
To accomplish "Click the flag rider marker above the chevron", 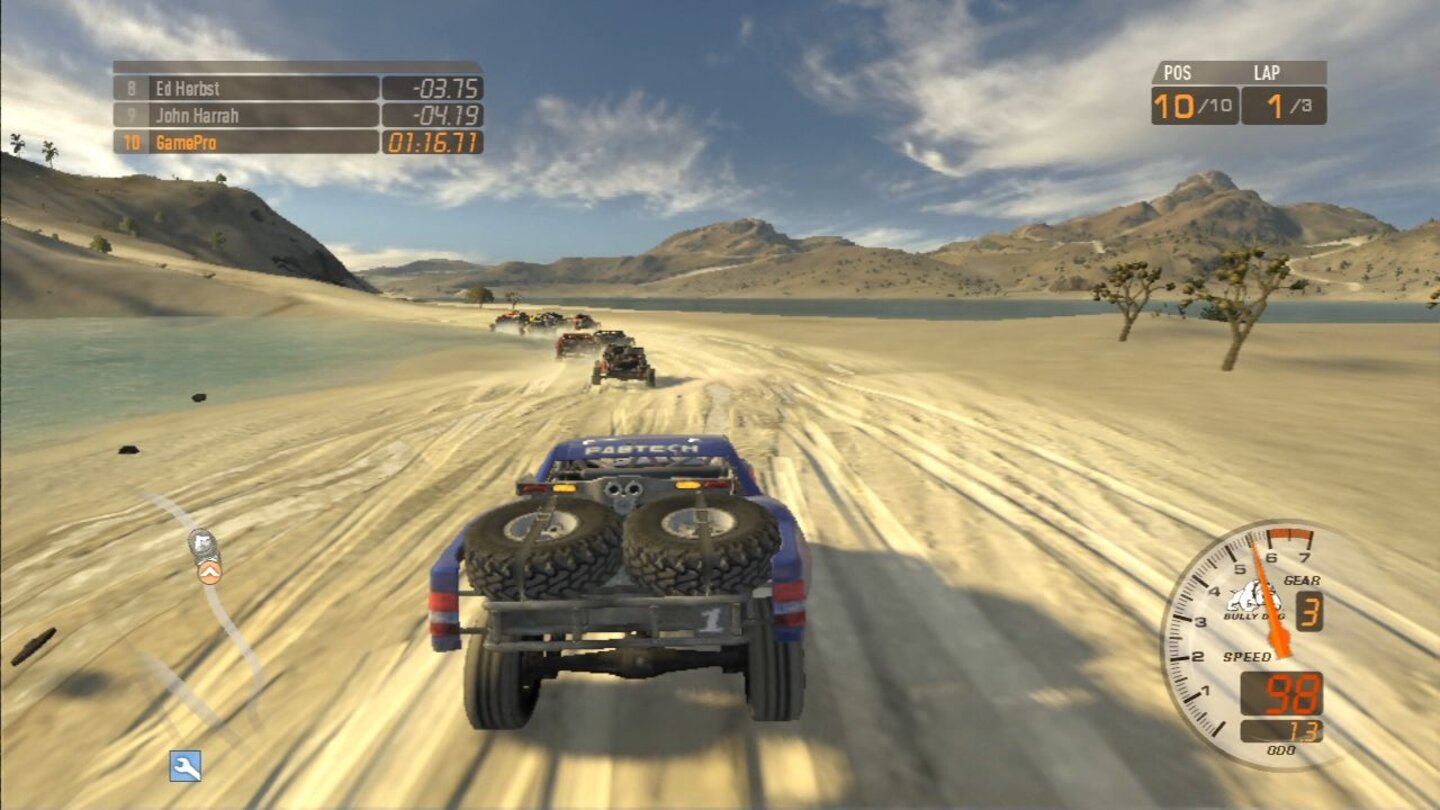I will tap(204, 543).
